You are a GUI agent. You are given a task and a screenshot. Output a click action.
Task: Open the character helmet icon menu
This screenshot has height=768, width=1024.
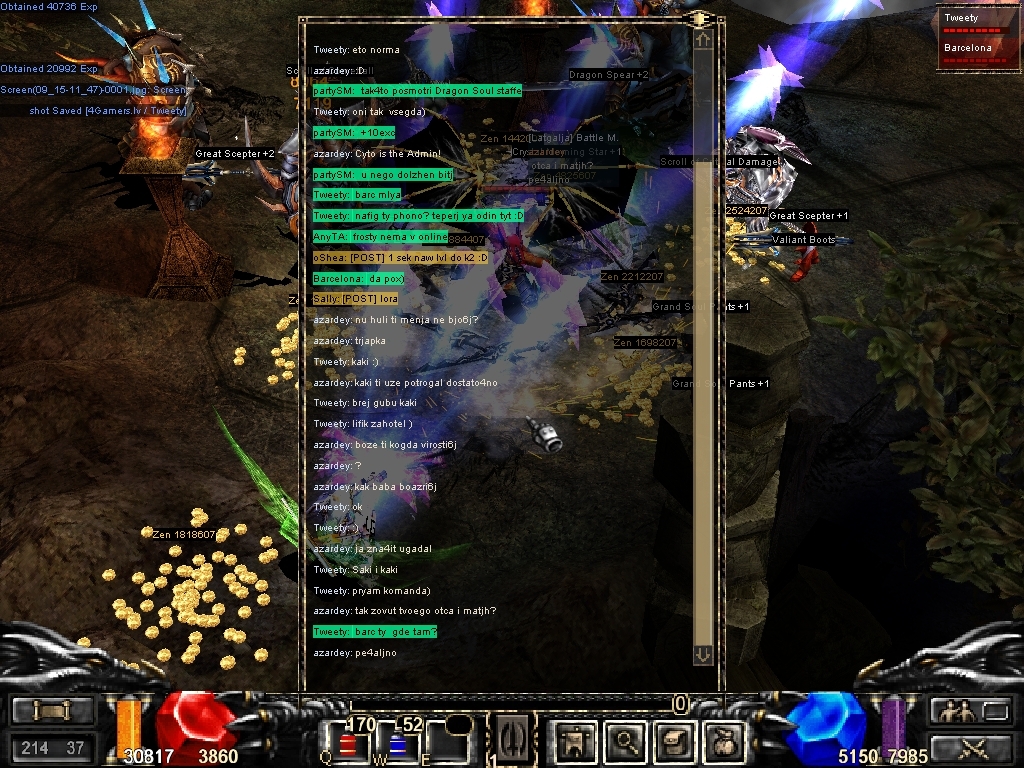(575, 741)
